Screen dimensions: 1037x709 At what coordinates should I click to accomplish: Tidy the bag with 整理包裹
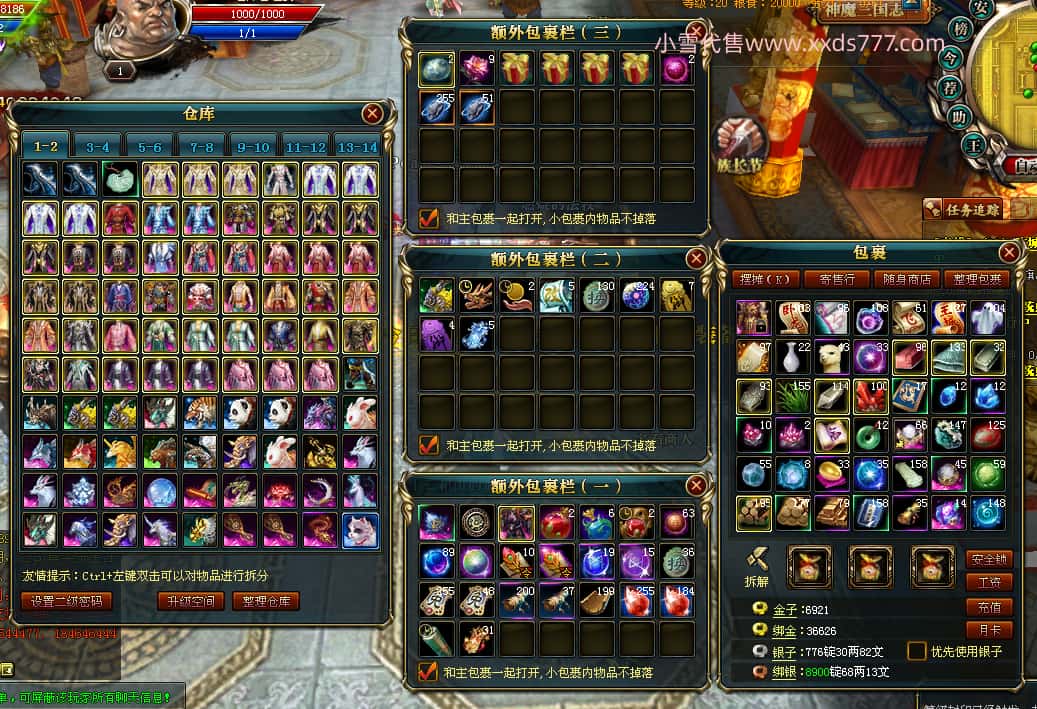976,279
